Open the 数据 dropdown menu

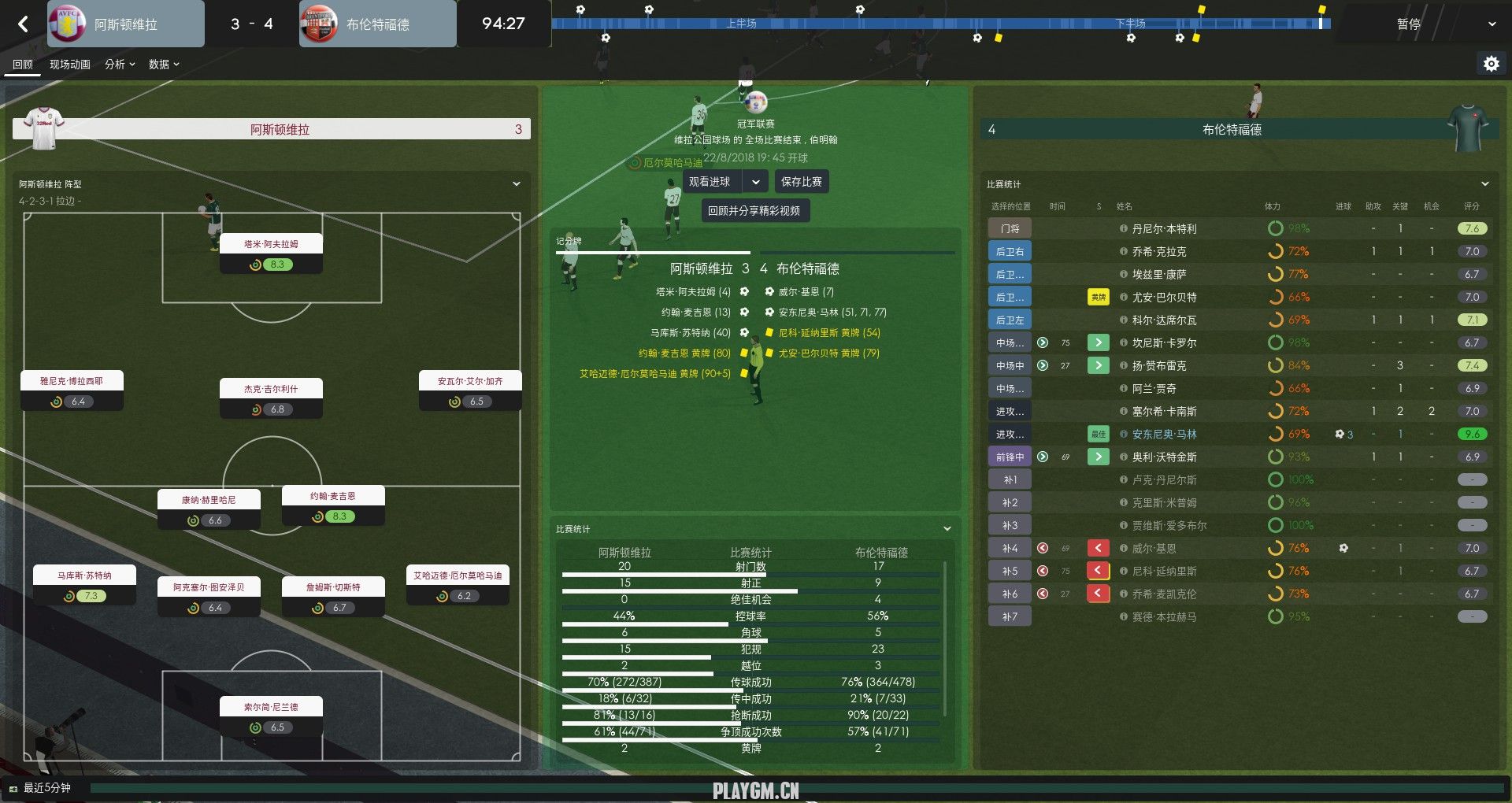[164, 65]
